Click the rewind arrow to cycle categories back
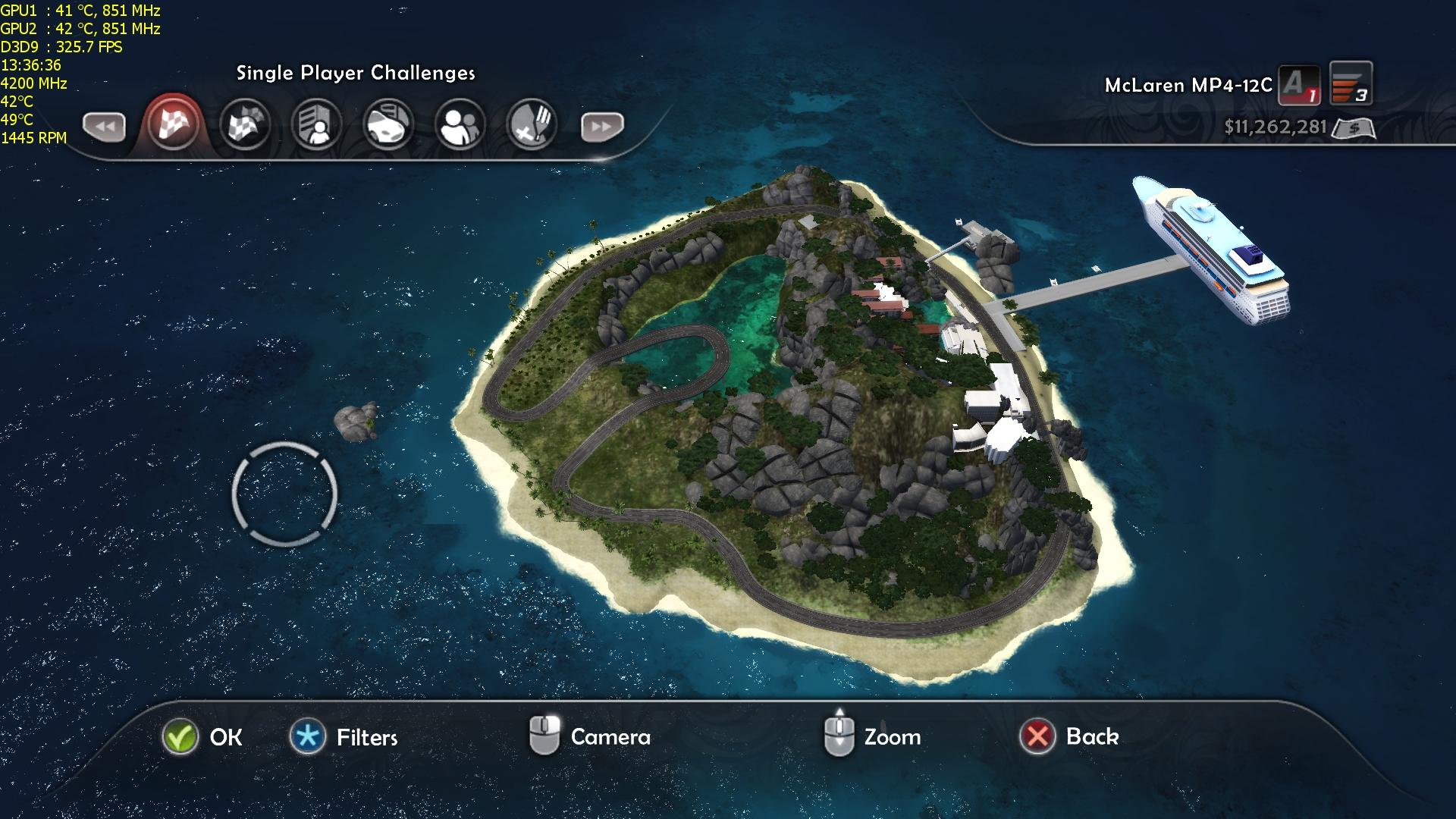Viewport: 1456px width, 819px height. coord(104,127)
